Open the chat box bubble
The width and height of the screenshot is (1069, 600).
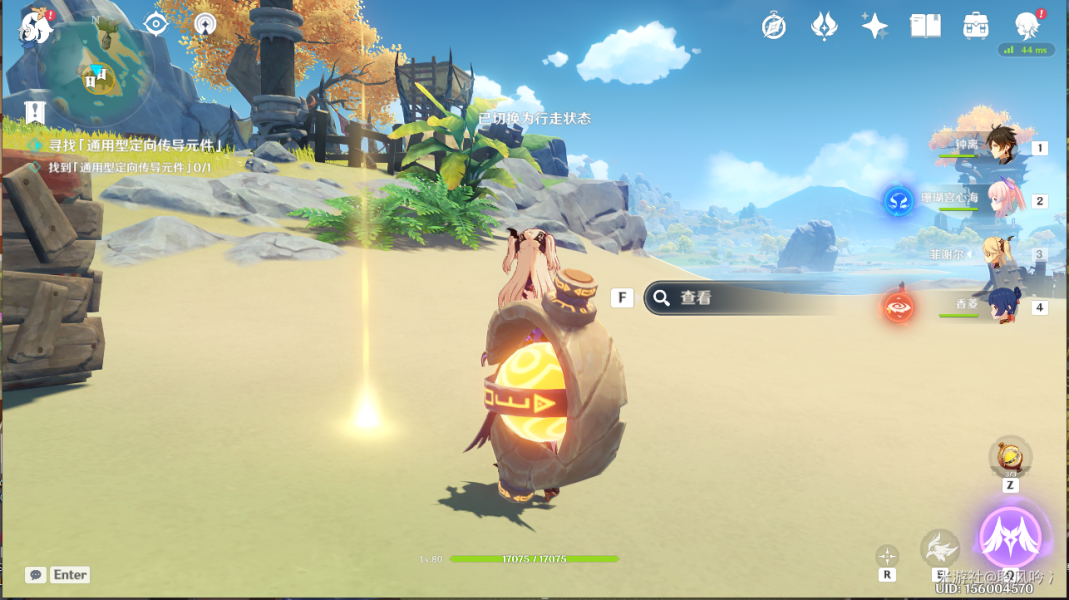point(36,575)
